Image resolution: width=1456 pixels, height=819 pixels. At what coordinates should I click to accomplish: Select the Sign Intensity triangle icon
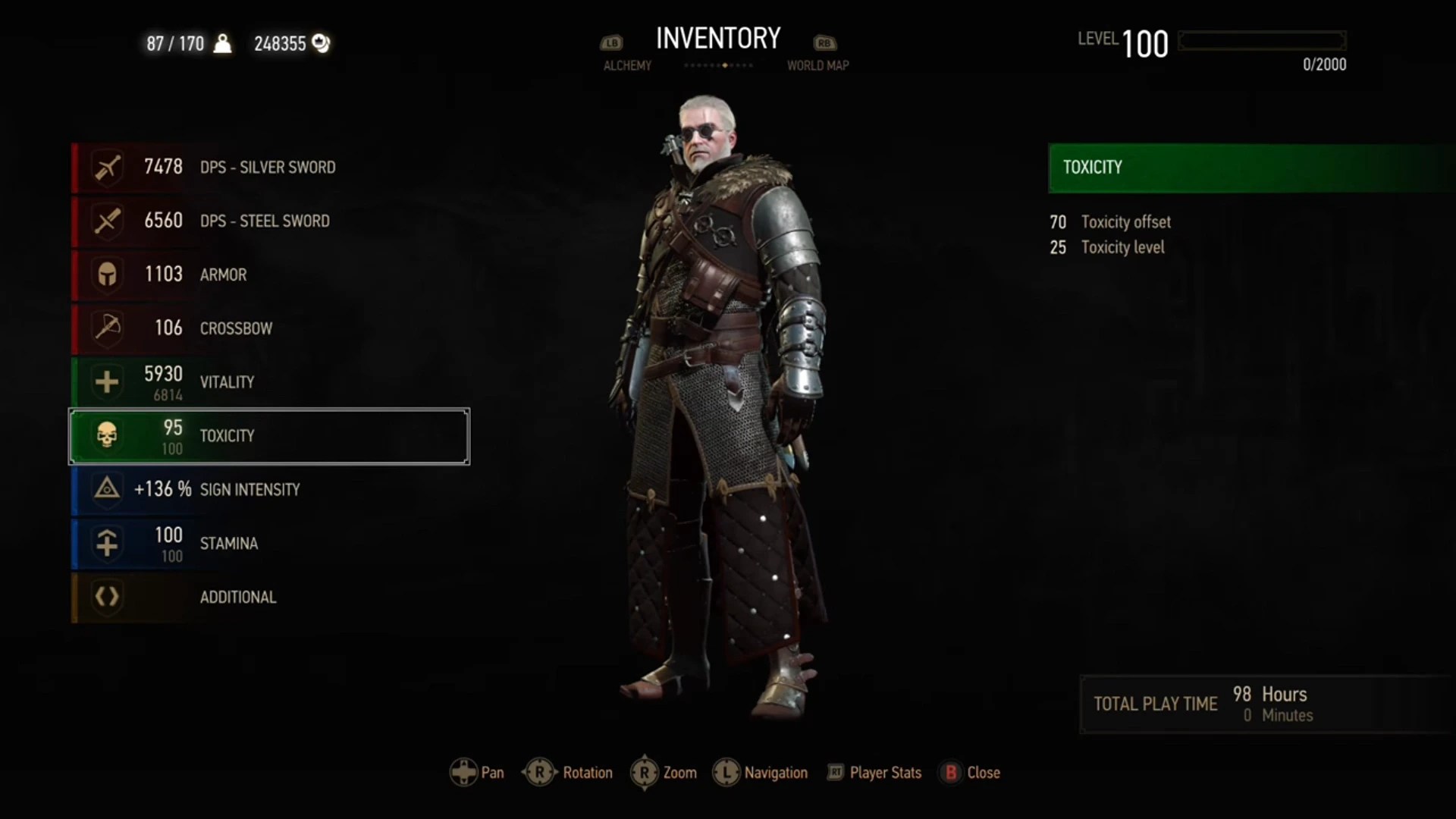[107, 489]
